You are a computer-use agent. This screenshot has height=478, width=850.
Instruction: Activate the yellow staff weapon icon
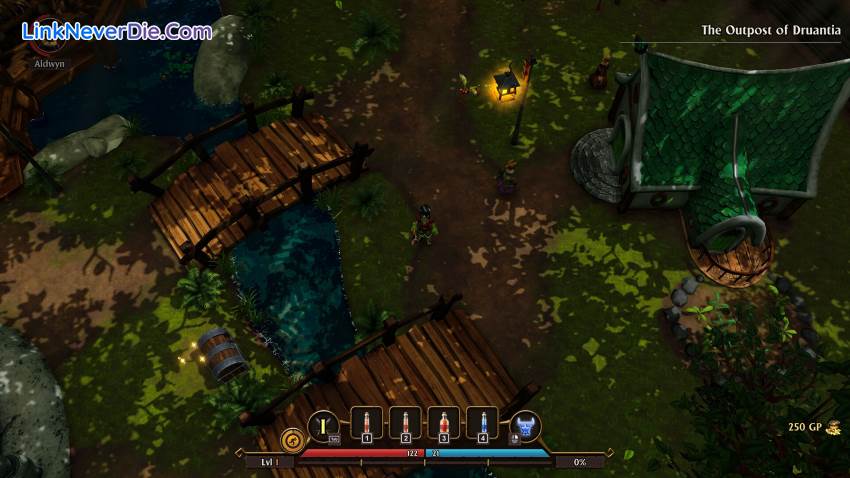pyautogui.click(x=323, y=426)
